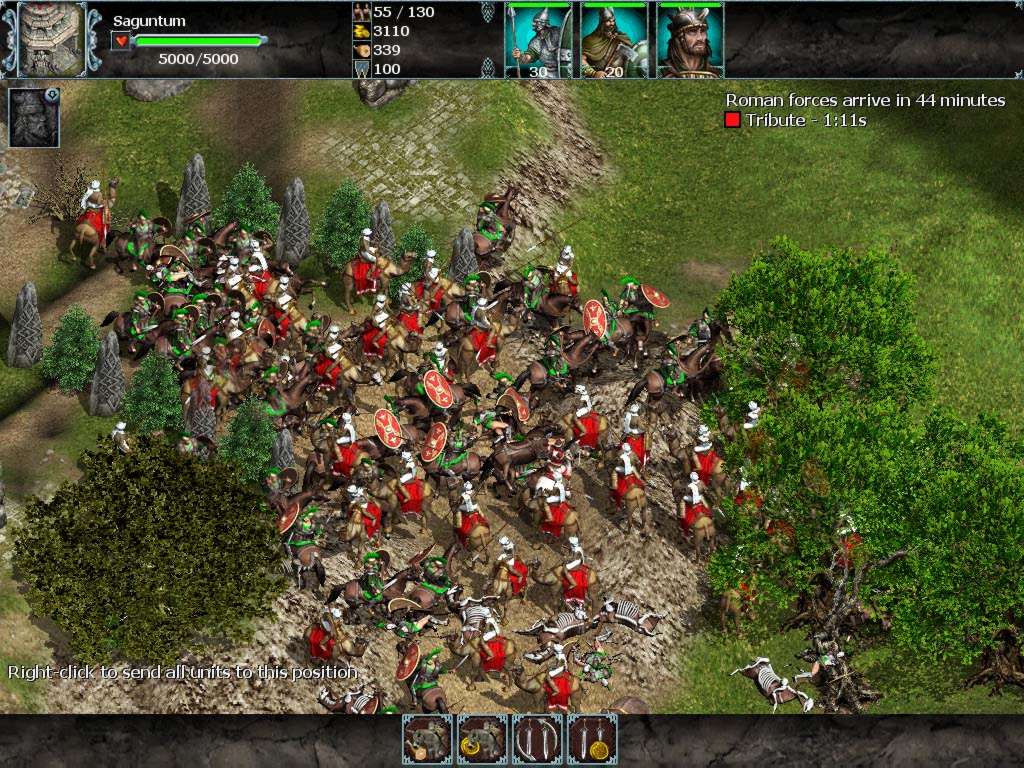Select the Saguntum stronghold portrait
The width and height of the screenshot is (1024, 768).
pyautogui.click(x=49, y=39)
